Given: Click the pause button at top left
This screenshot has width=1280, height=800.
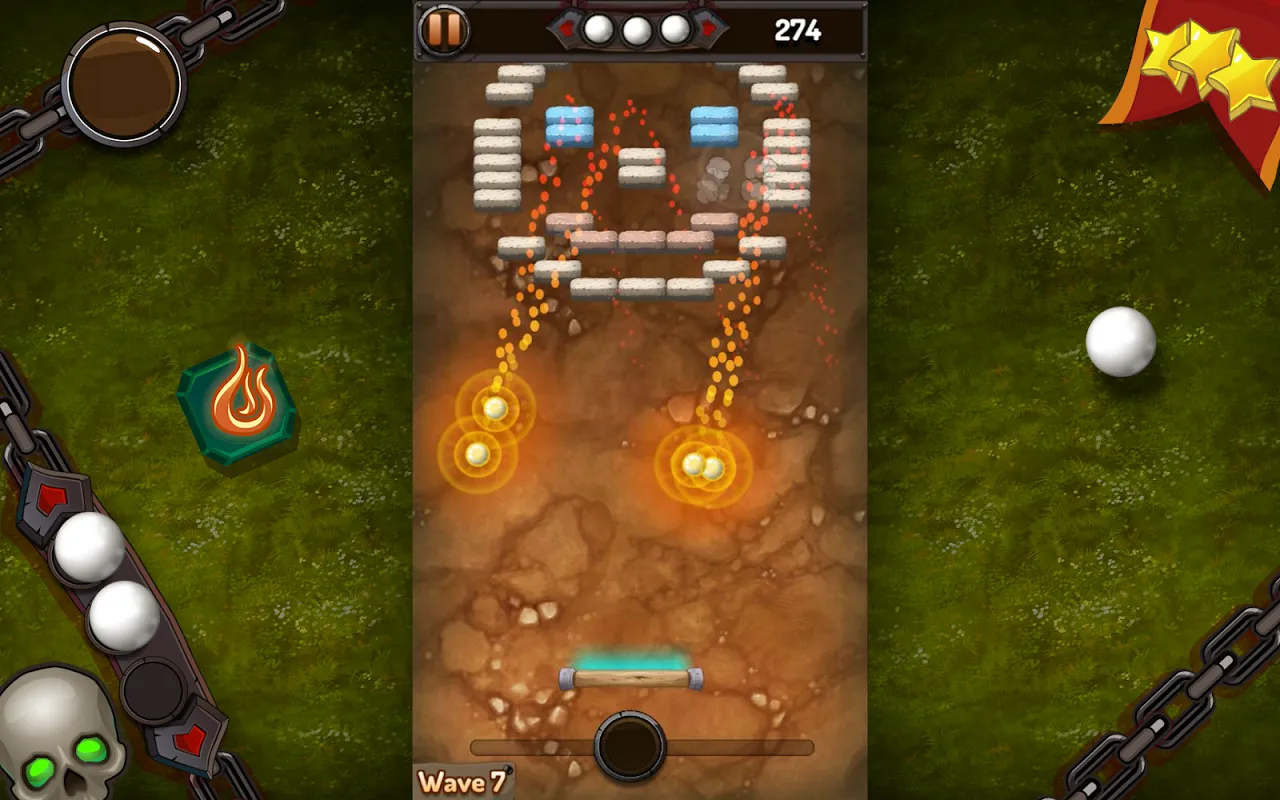Looking at the screenshot, I should coord(443,29).
